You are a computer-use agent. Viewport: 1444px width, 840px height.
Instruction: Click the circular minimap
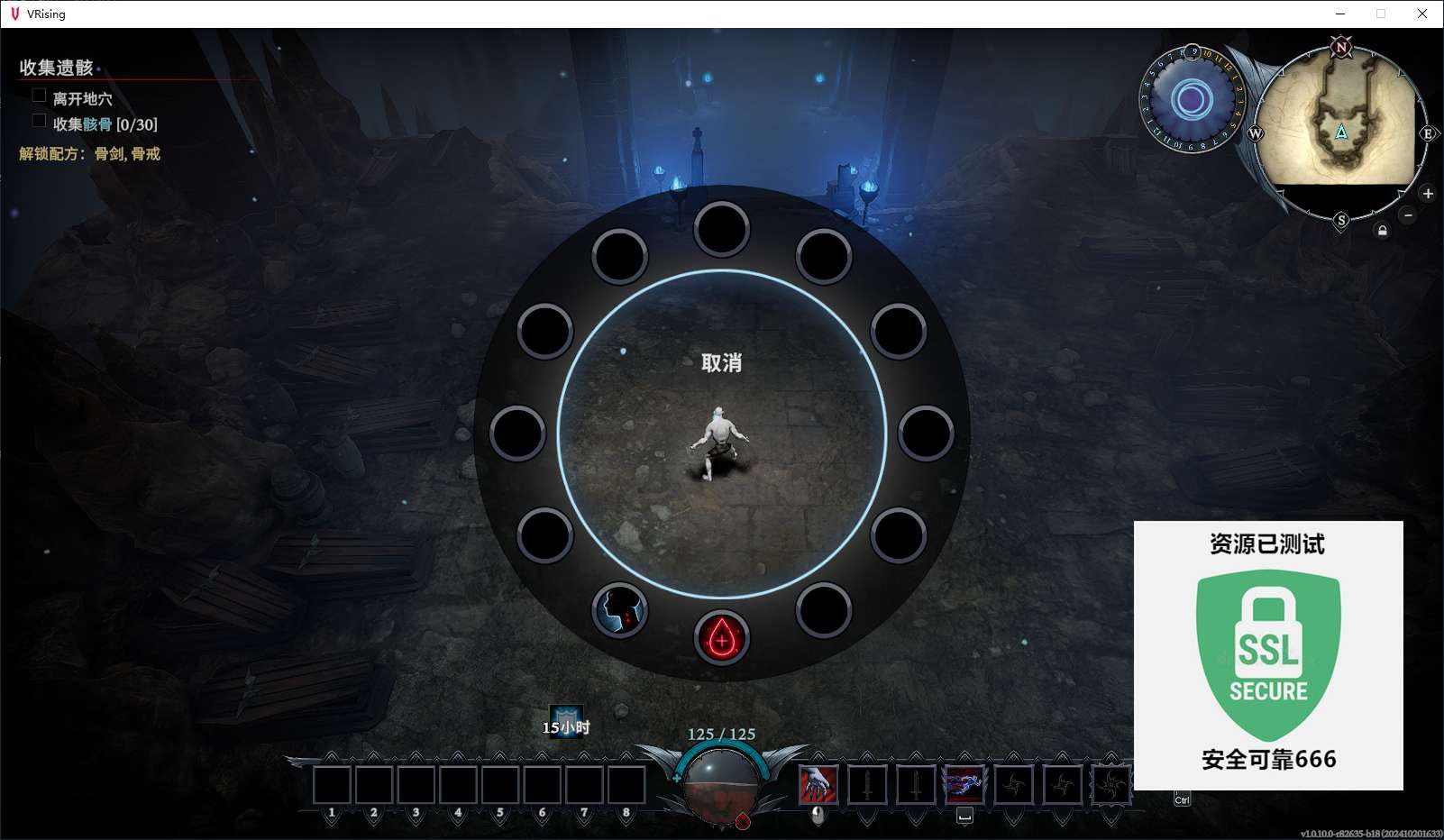(x=1340, y=133)
